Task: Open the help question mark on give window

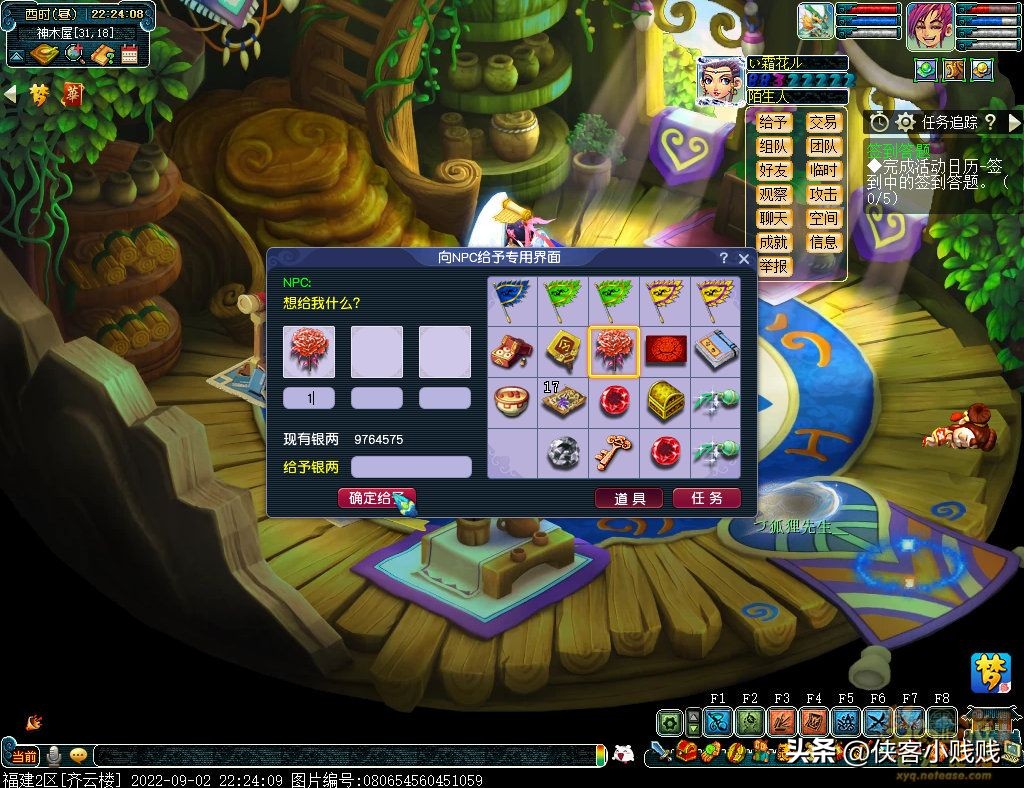Action: (724, 258)
